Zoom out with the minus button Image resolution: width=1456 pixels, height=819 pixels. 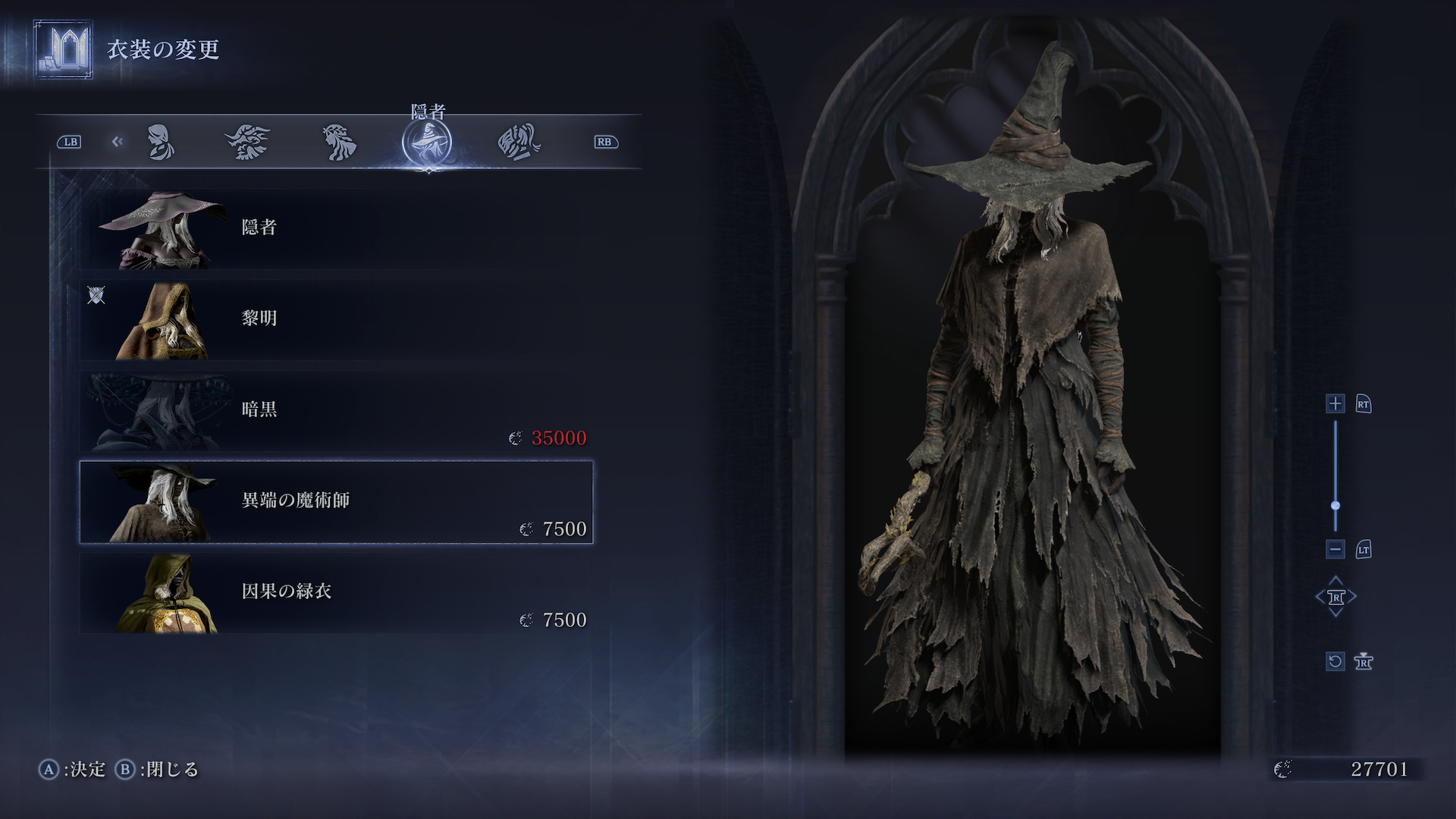point(1335,549)
